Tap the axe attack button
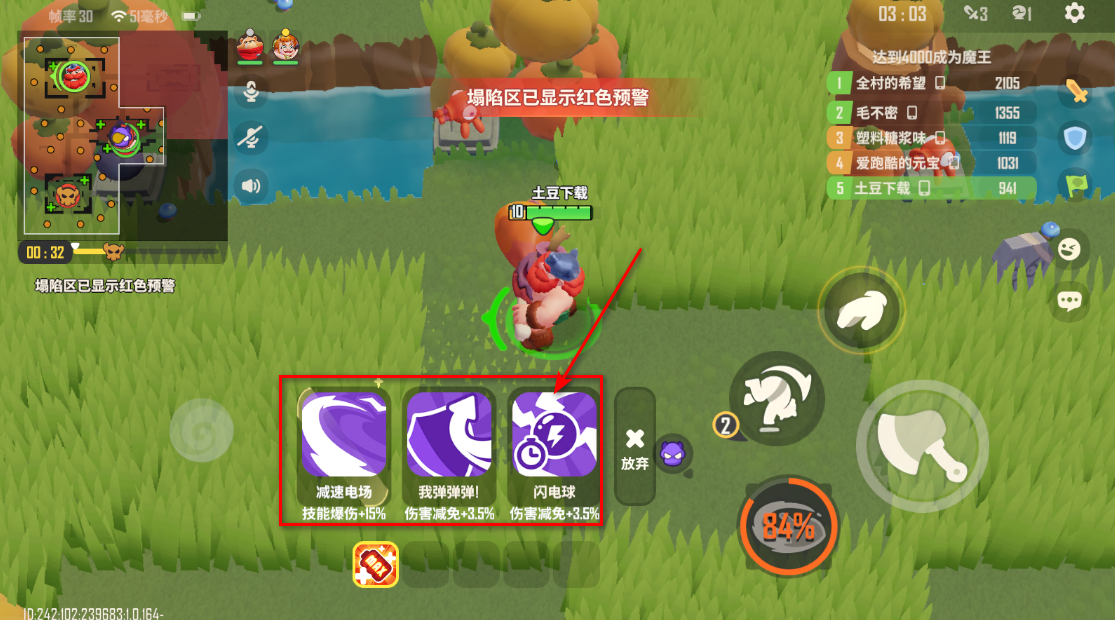 [921, 442]
